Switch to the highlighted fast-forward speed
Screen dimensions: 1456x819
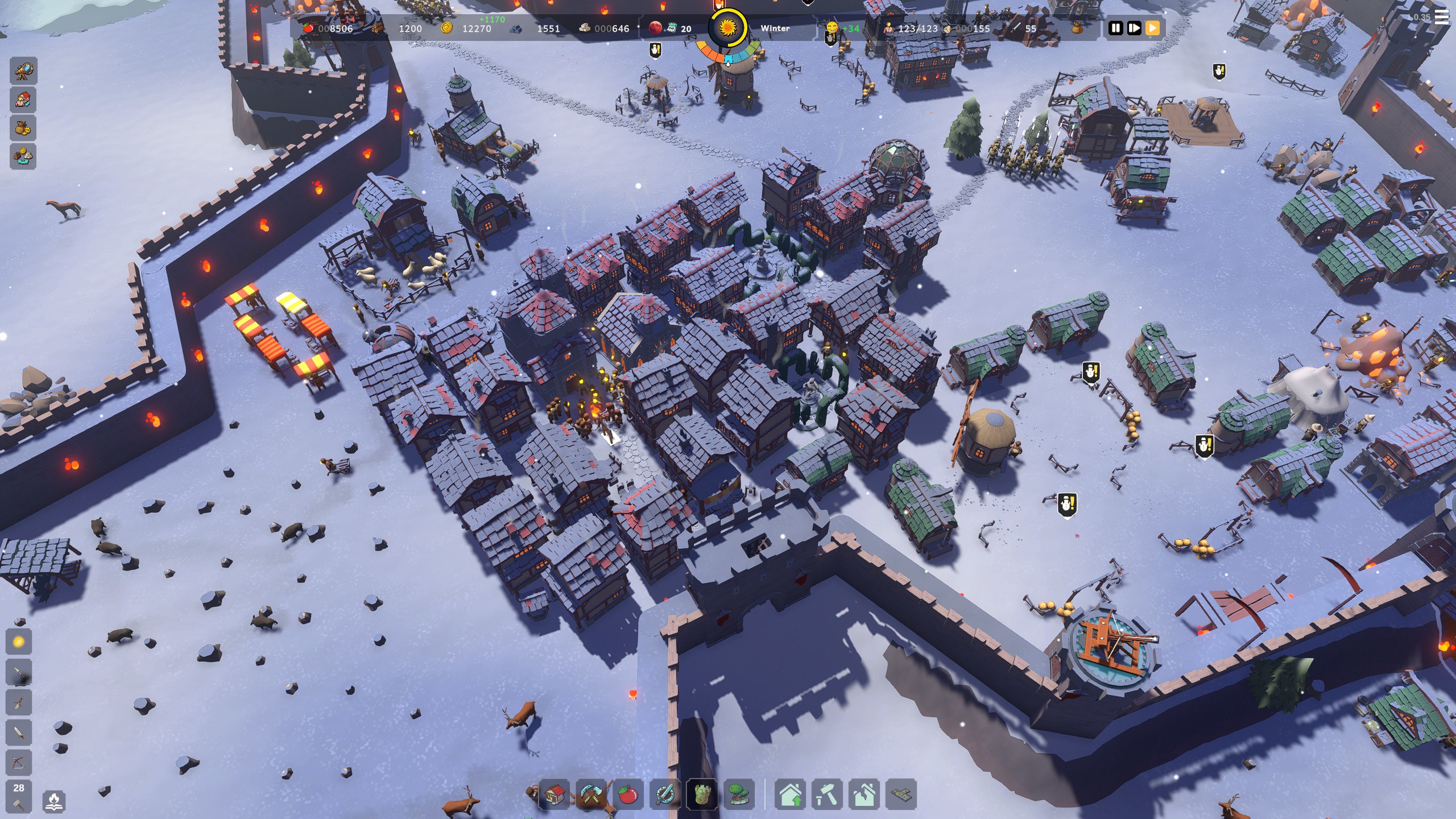(x=1152, y=28)
